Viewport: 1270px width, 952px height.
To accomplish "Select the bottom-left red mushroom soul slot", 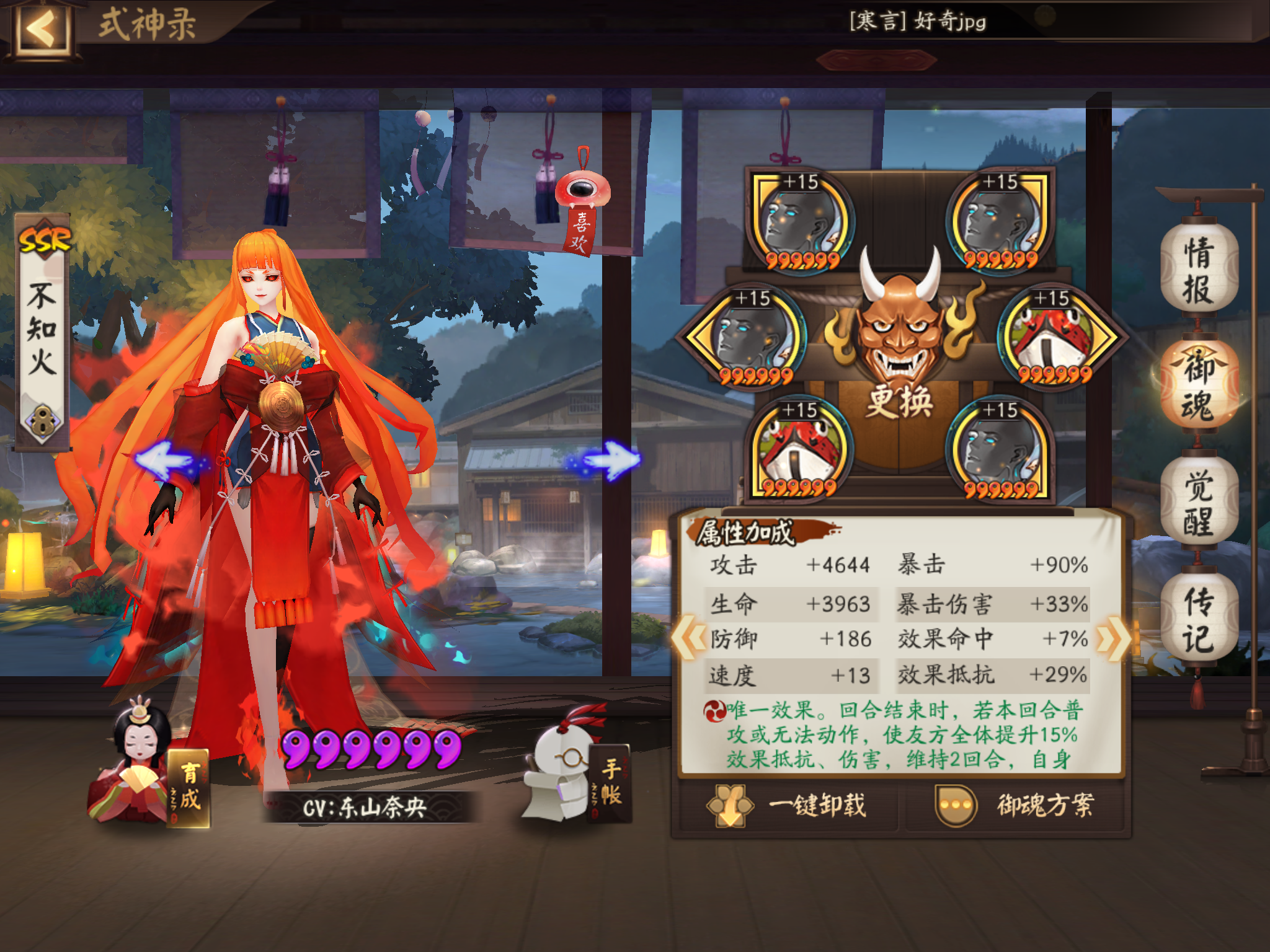I will pos(800,449).
